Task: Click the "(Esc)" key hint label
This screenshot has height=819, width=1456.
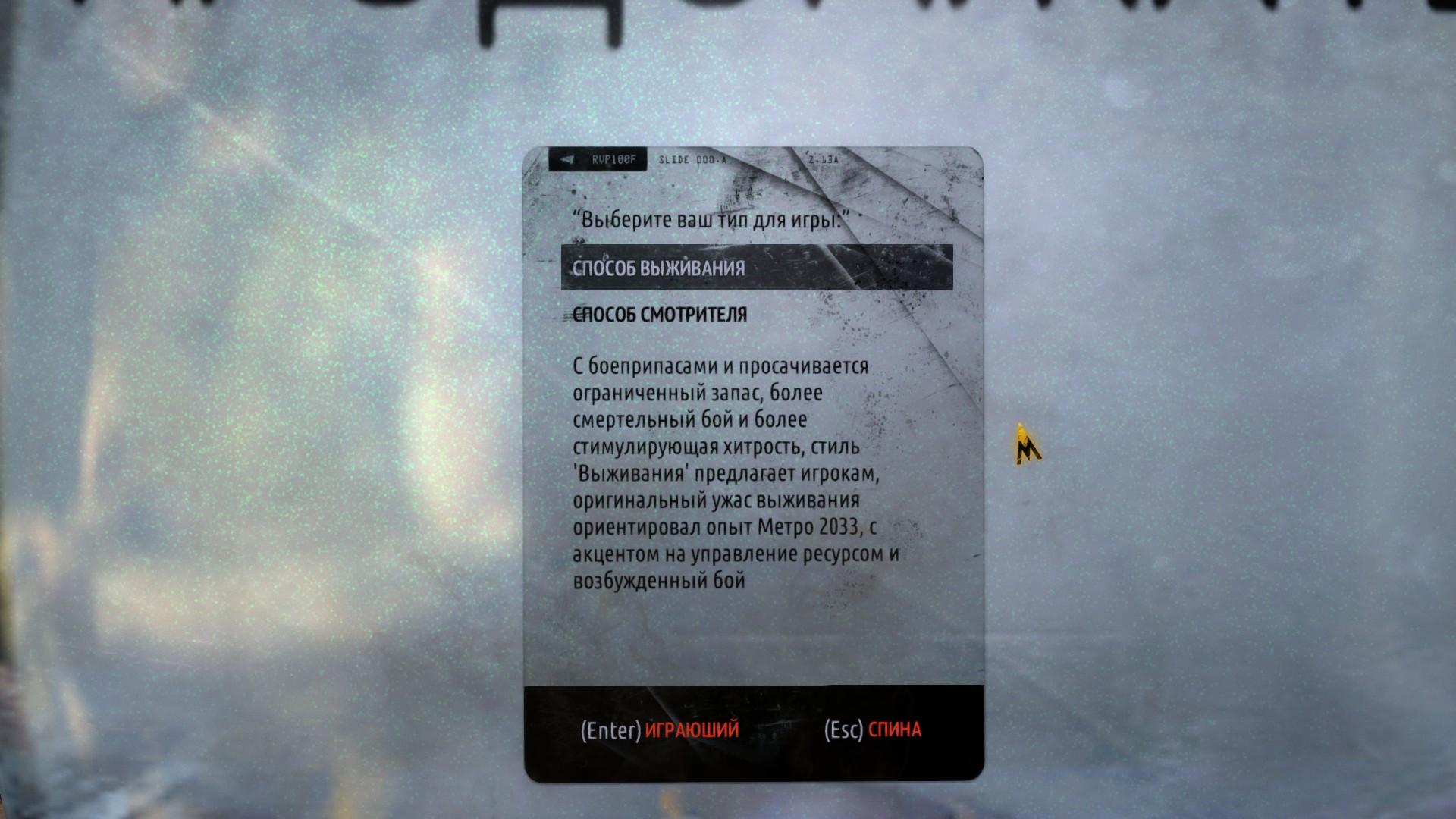Action: (x=844, y=730)
